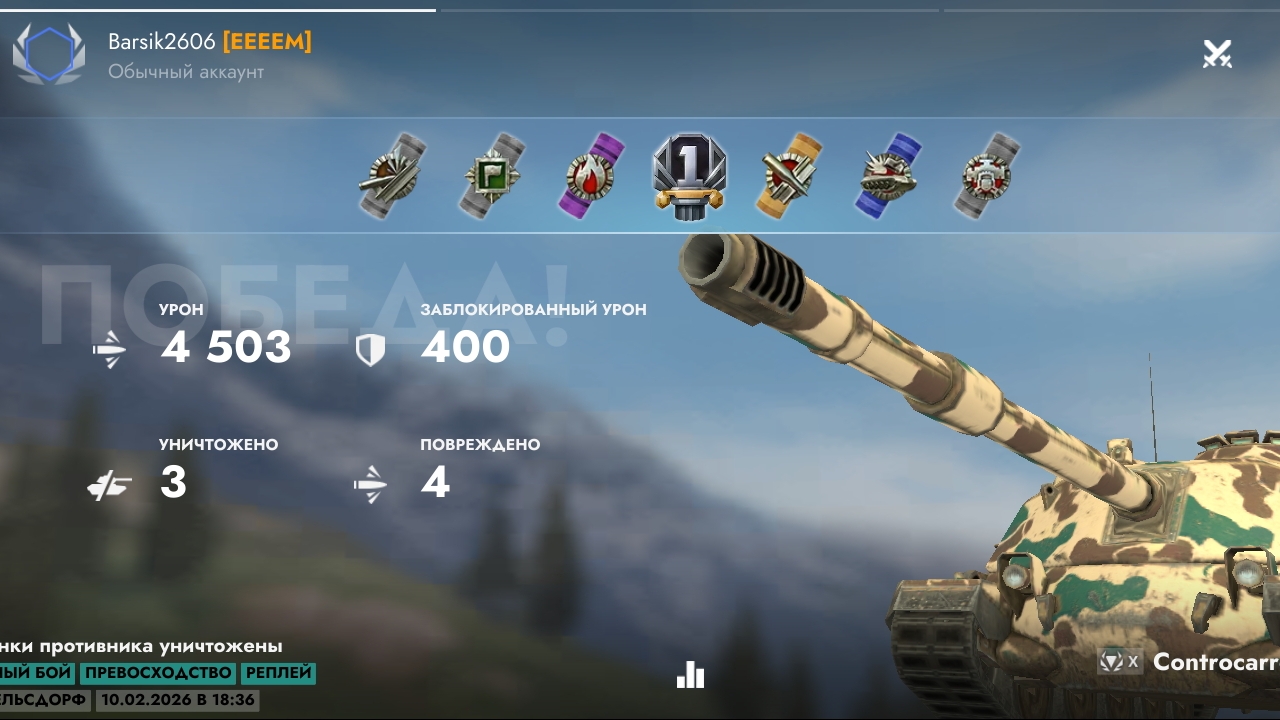The image size is (1280, 720).
Task: View the shell medal with orange ribbon
Action: [x=790, y=175]
